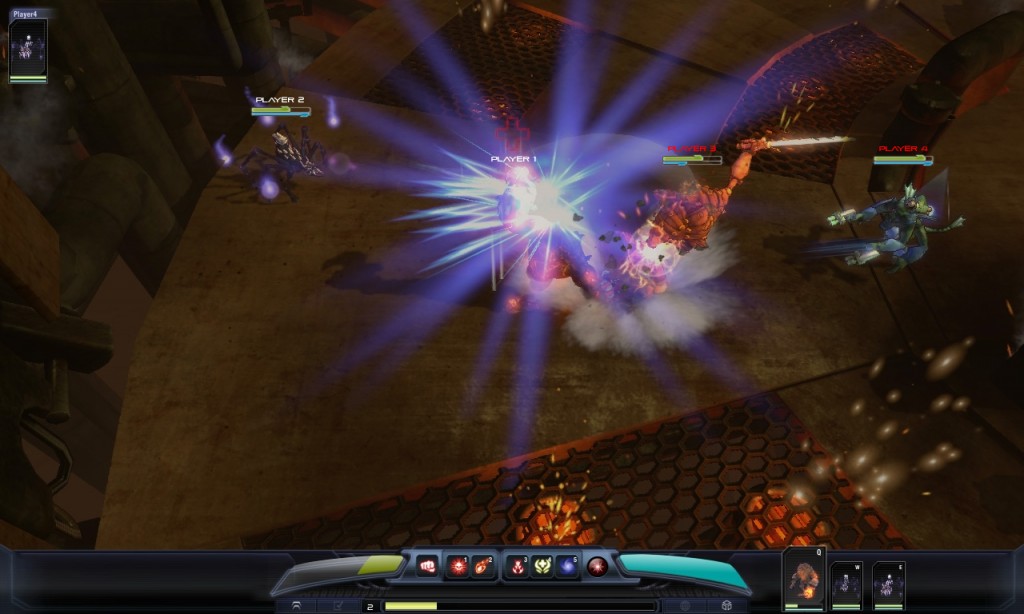Click the round red orb ability

[598, 566]
